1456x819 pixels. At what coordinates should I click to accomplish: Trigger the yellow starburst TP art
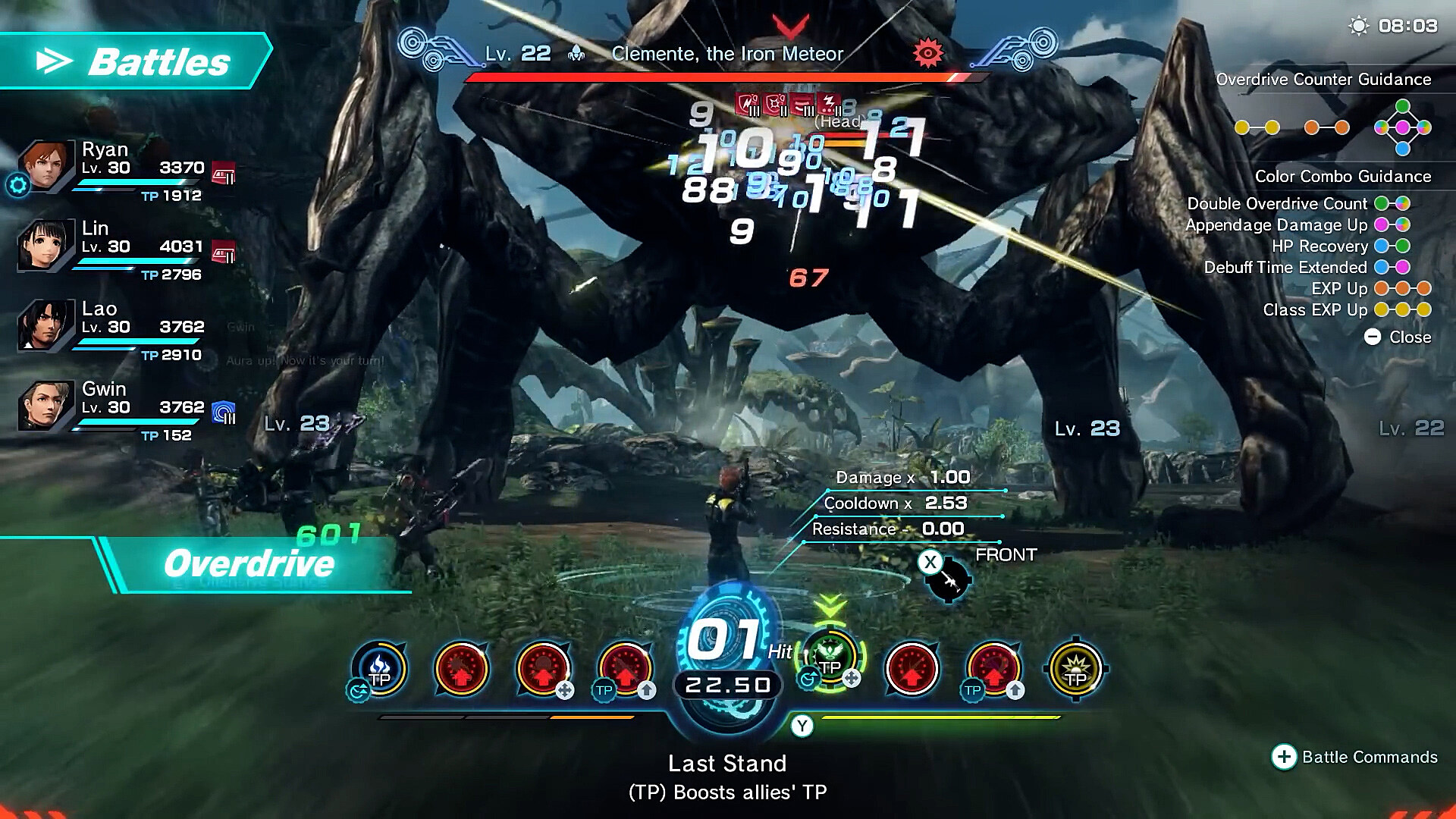[1075, 669]
